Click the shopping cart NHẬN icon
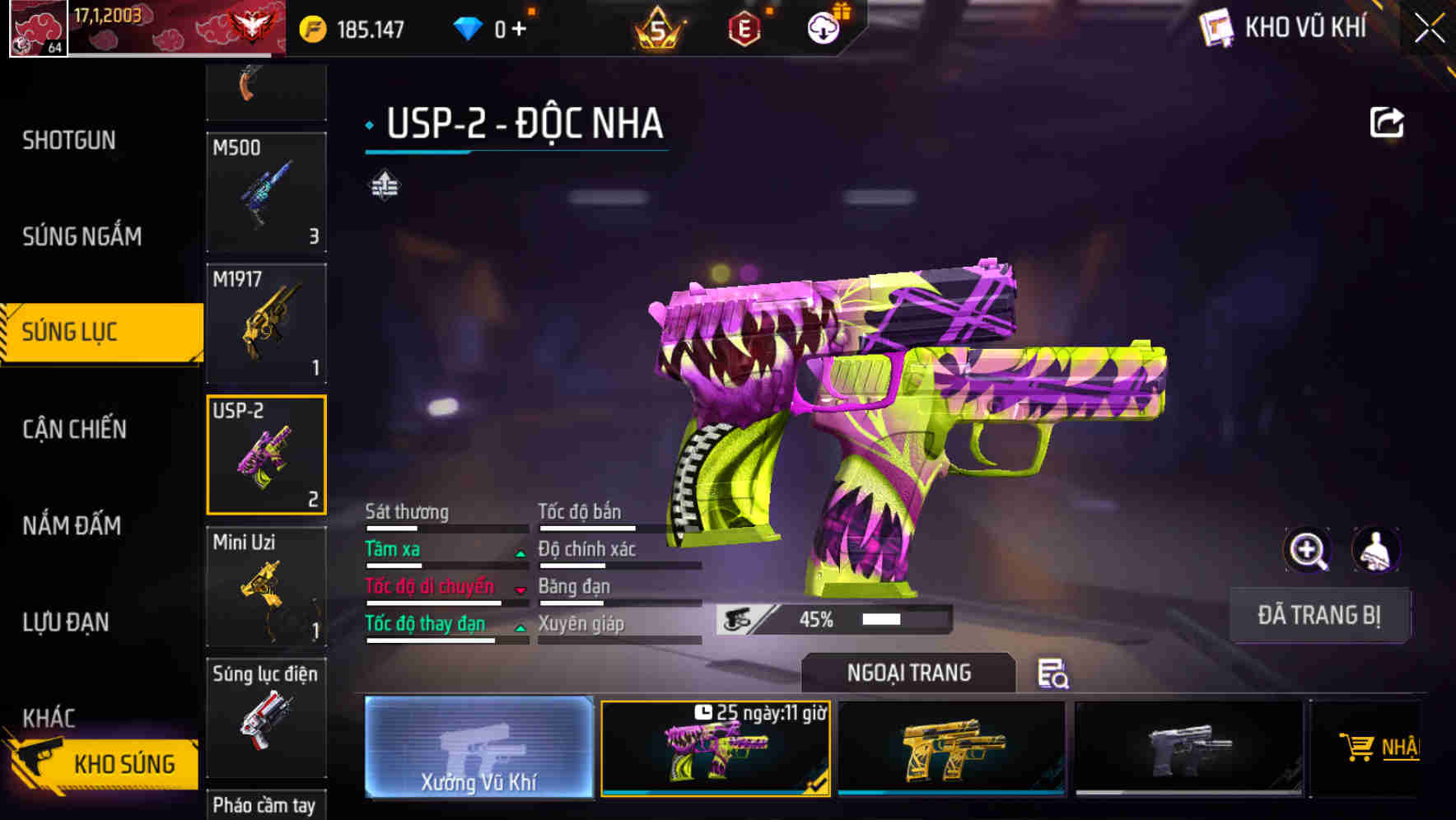Viewport: 1456px width, 820px height. click(1360, 746)
